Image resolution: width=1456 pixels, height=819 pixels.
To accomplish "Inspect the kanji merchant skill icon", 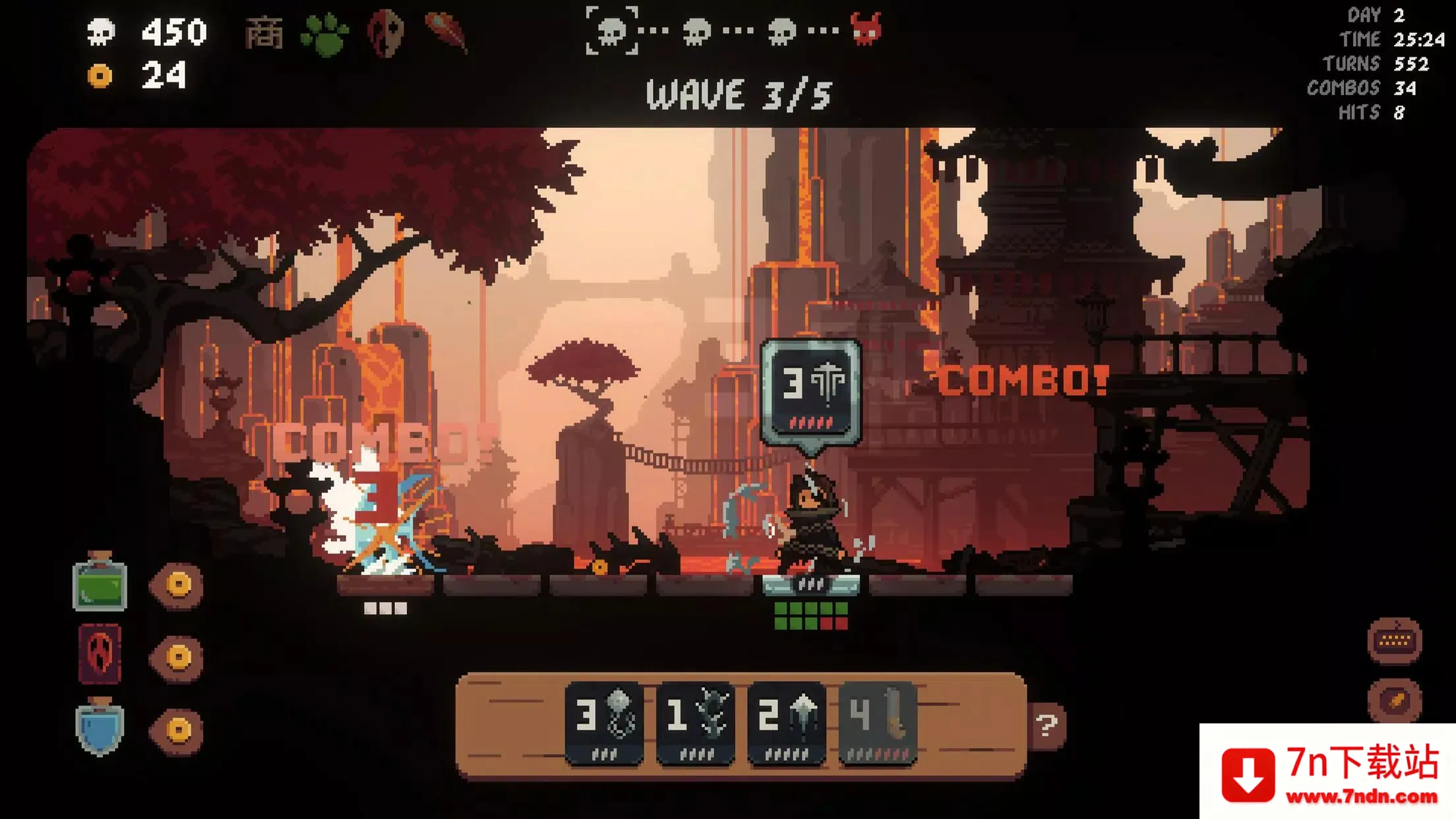I will [264, 33].
